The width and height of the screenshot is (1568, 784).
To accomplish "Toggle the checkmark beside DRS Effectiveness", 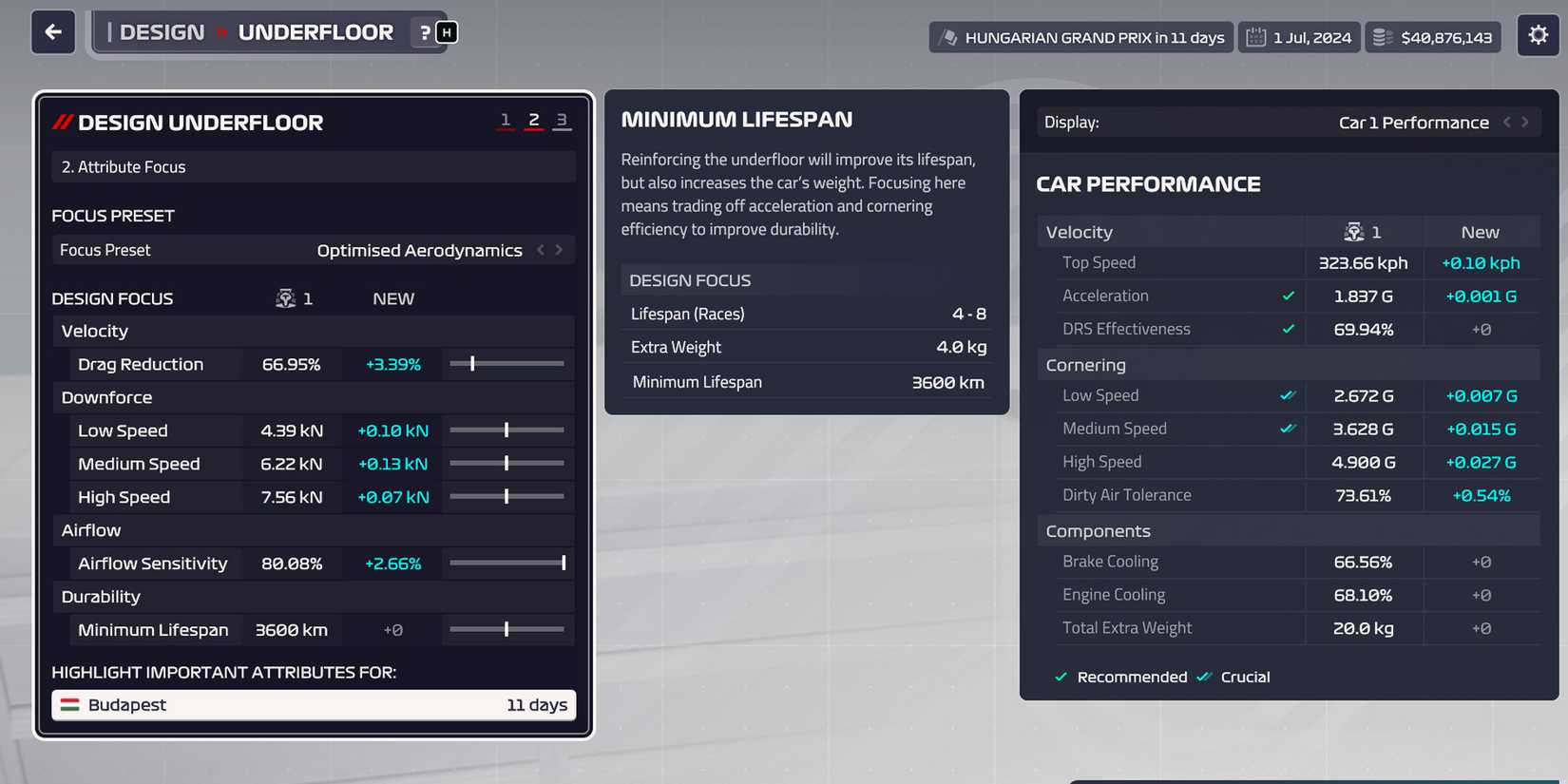I will tap(1289, 329).
